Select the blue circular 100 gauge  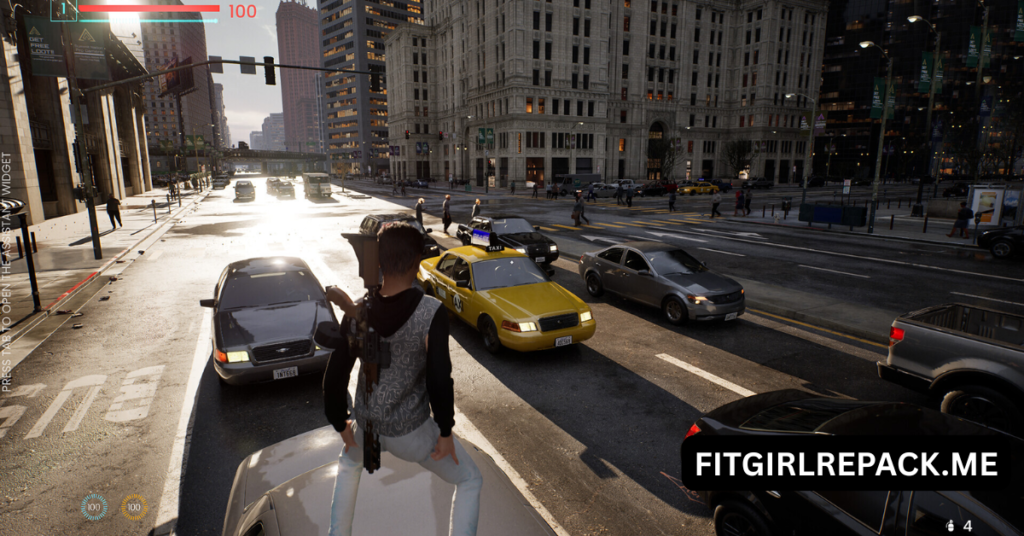[x=94, y=507]
